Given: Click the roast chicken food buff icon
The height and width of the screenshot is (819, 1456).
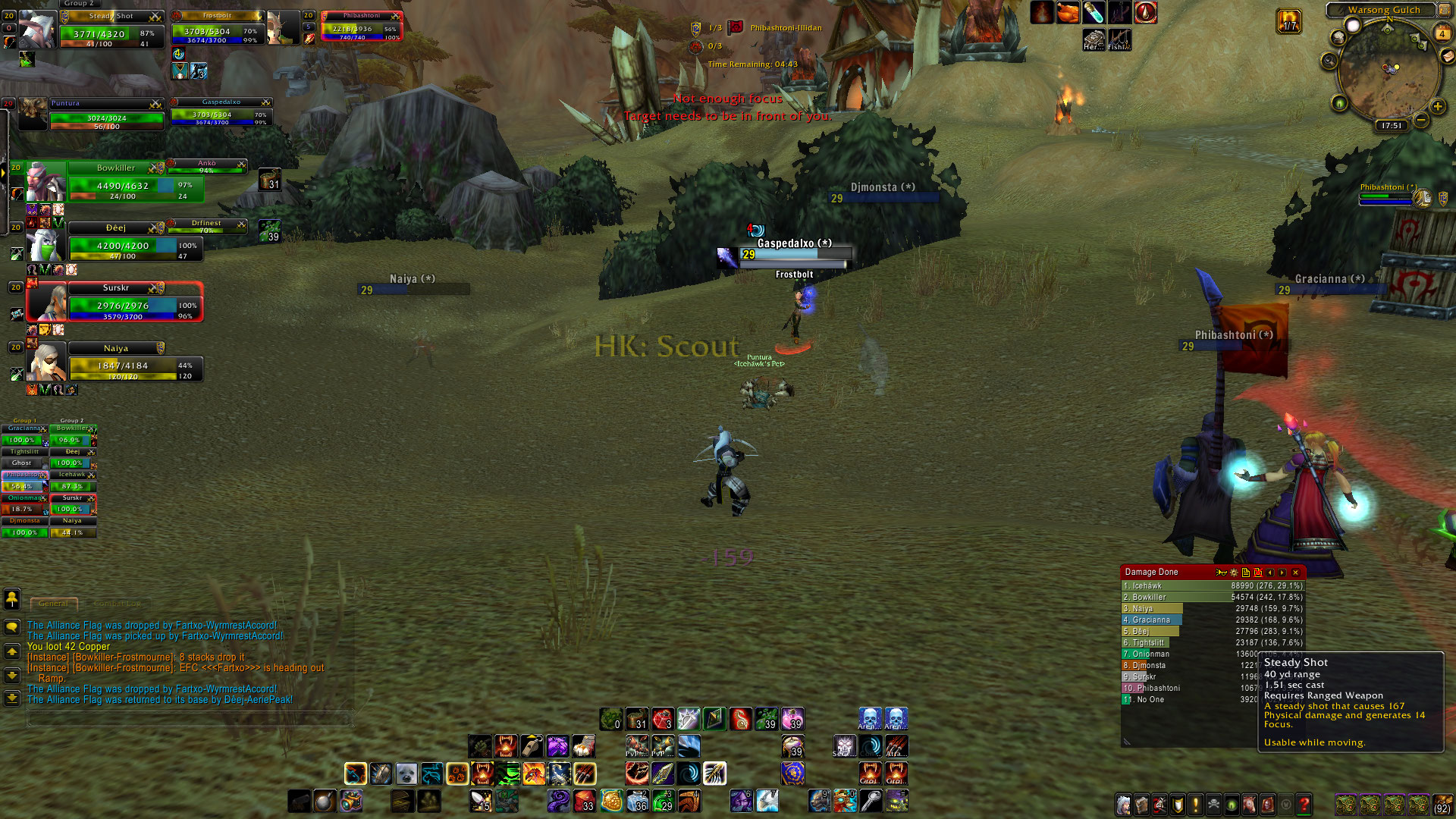Looking at the screenshot, I should click(1067, 13).
